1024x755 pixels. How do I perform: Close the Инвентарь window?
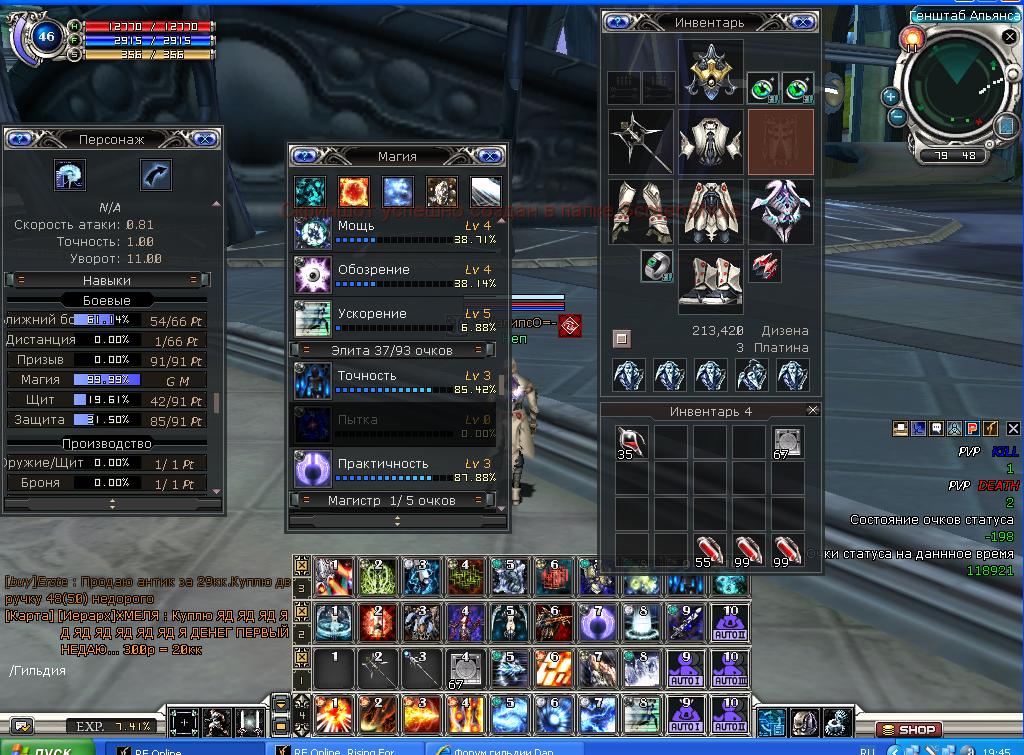[x=802, y=22]
